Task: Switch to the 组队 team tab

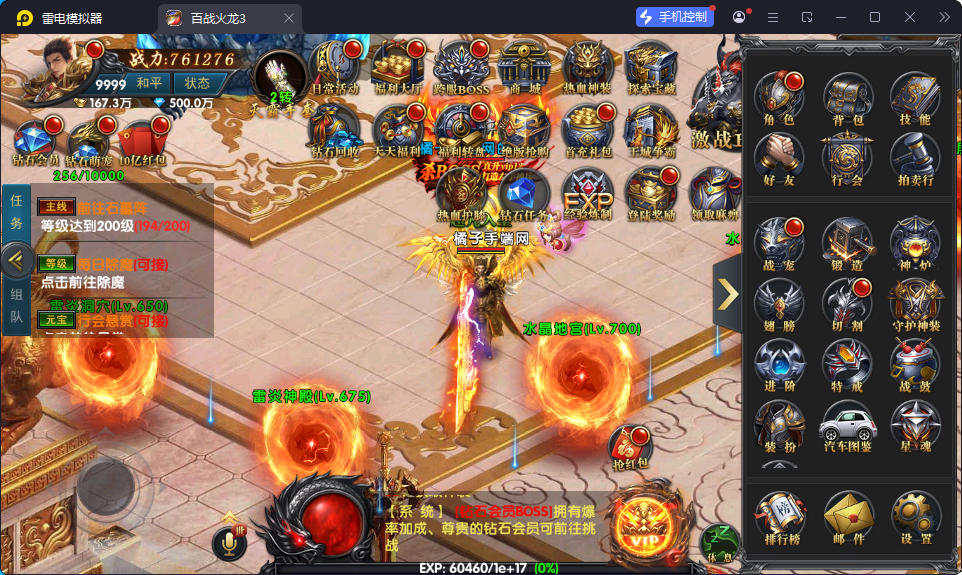Action: tap(16, 306)
